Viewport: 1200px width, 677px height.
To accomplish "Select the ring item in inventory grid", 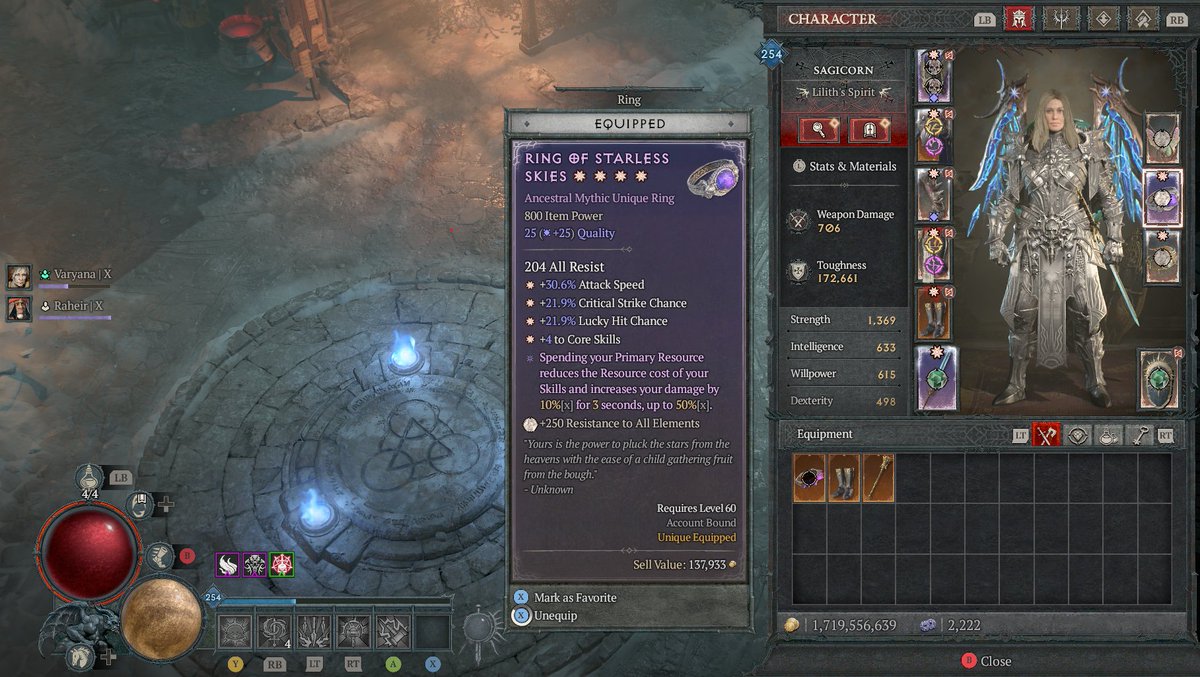I will [x=810, y=478].
